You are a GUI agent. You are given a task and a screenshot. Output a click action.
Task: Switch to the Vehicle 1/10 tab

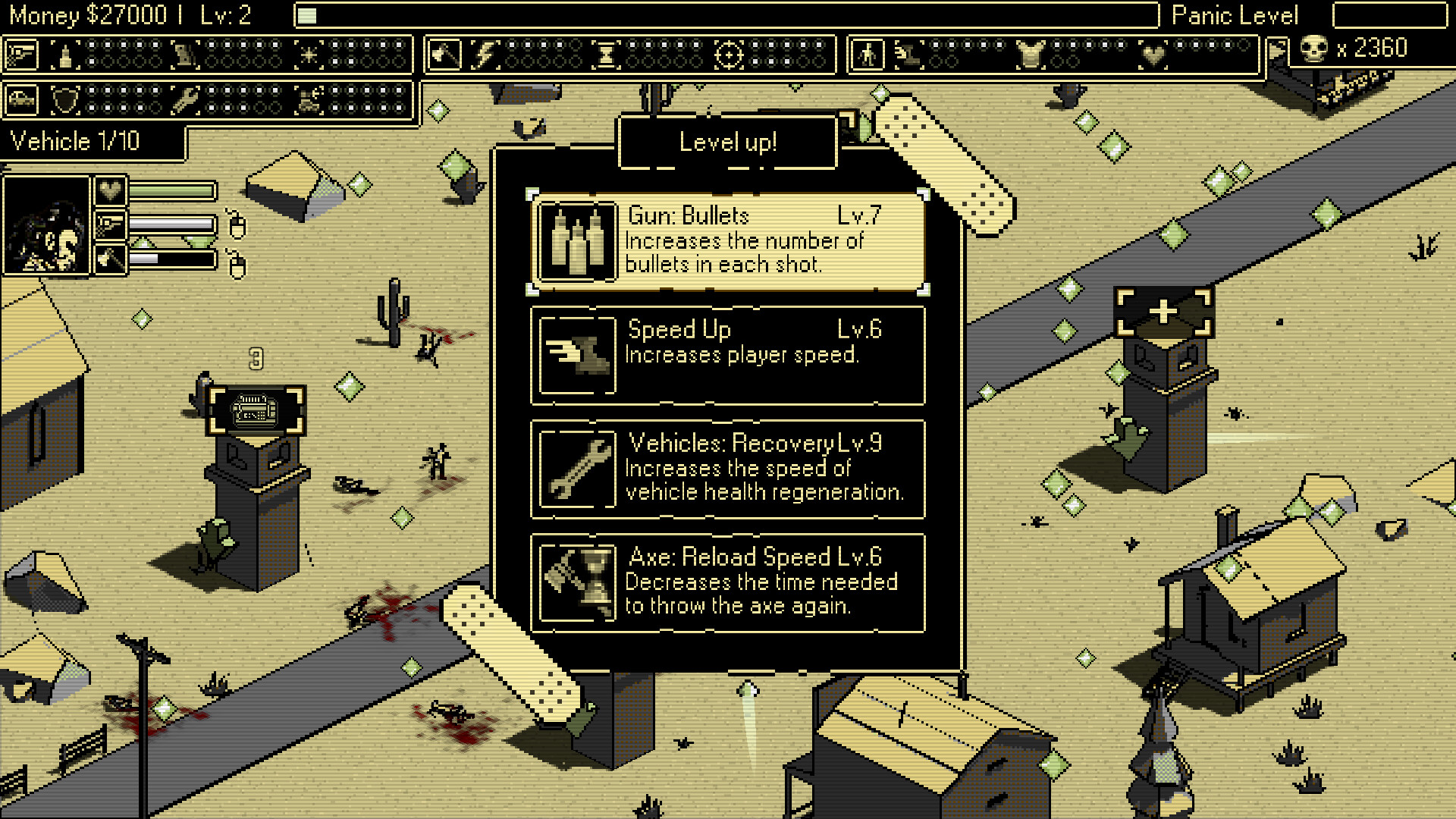point(91,141)
